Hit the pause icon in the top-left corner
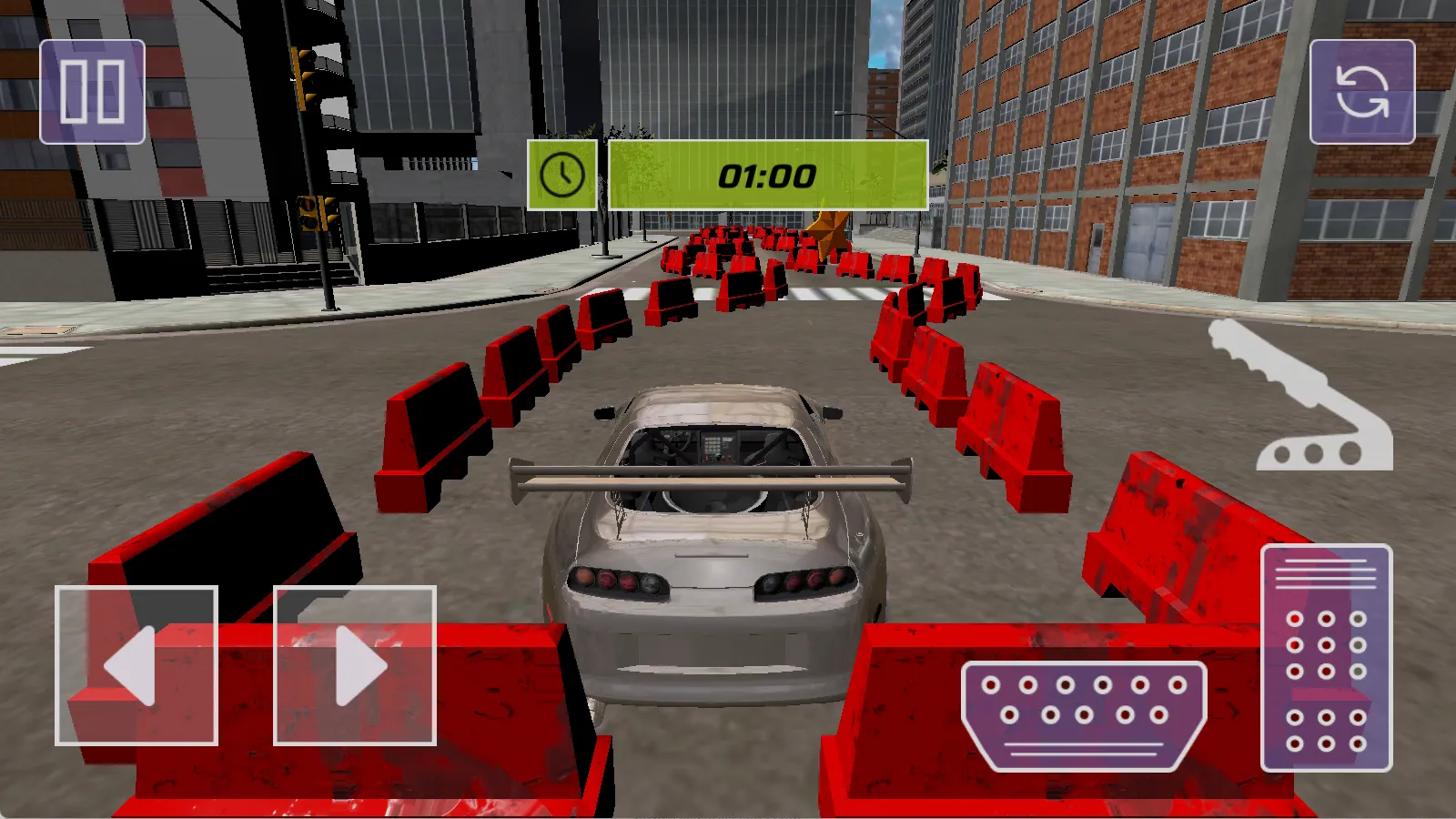Image resolution: width=1456 pixels, height=819 pixels. pyautogui.click(x=92, y=90)
